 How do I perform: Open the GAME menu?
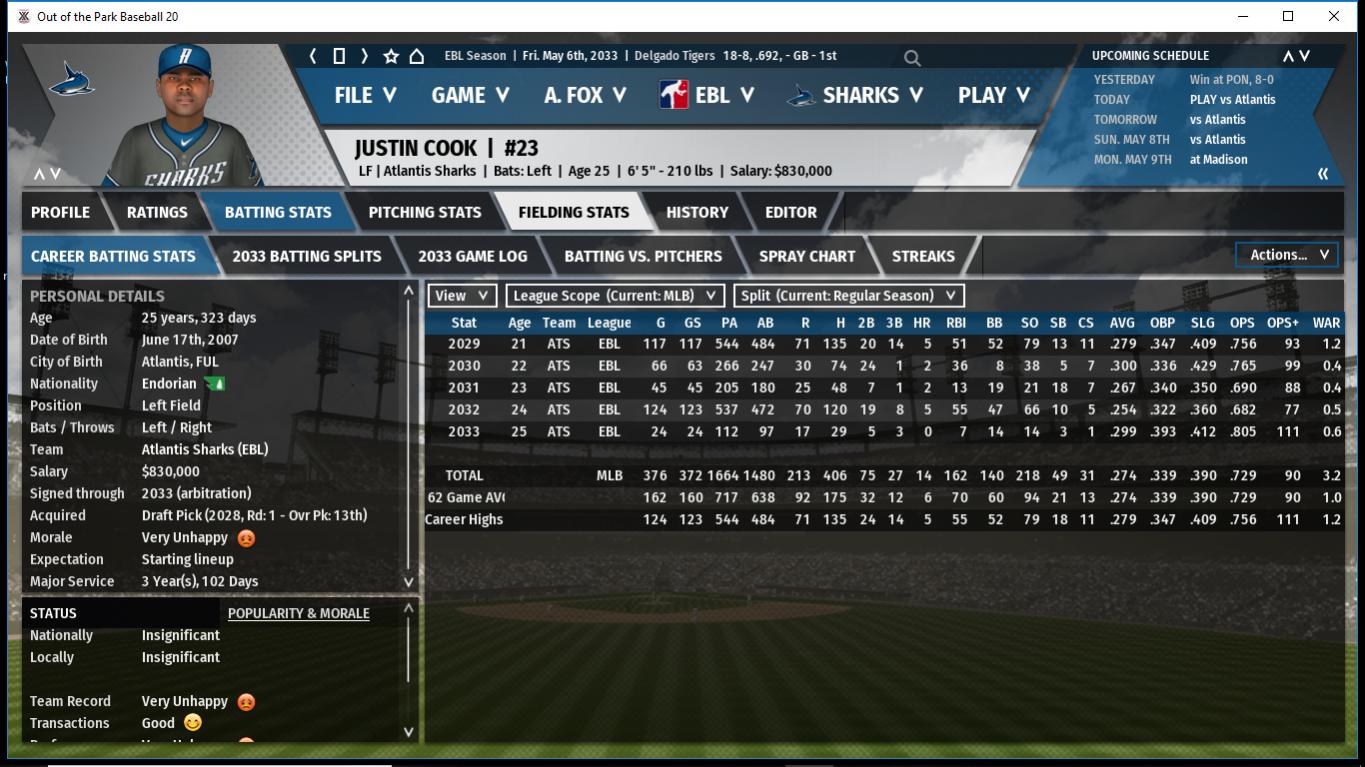pyautogui.click(x=469, y=95)
